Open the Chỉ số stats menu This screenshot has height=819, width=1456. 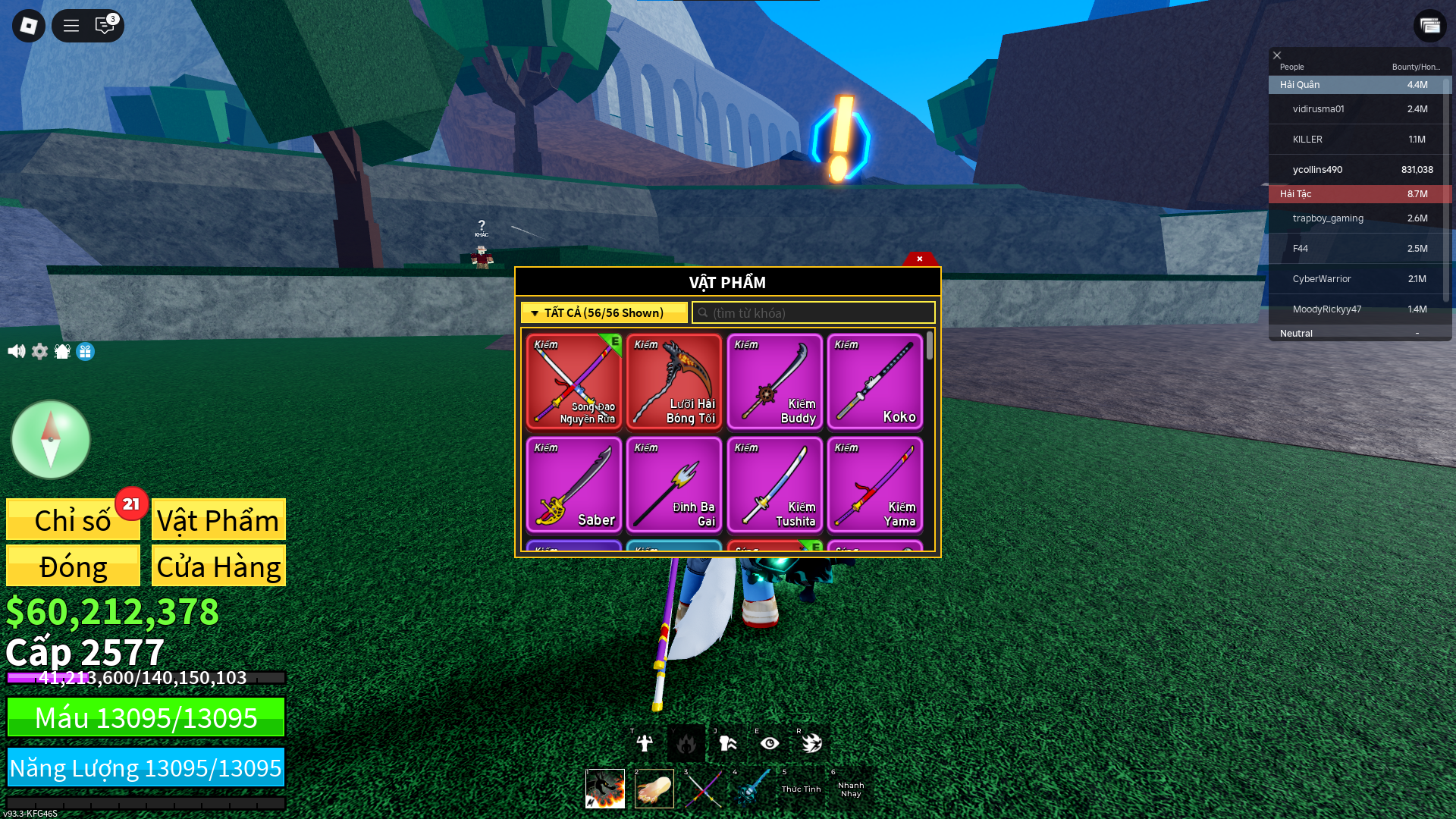73,520
